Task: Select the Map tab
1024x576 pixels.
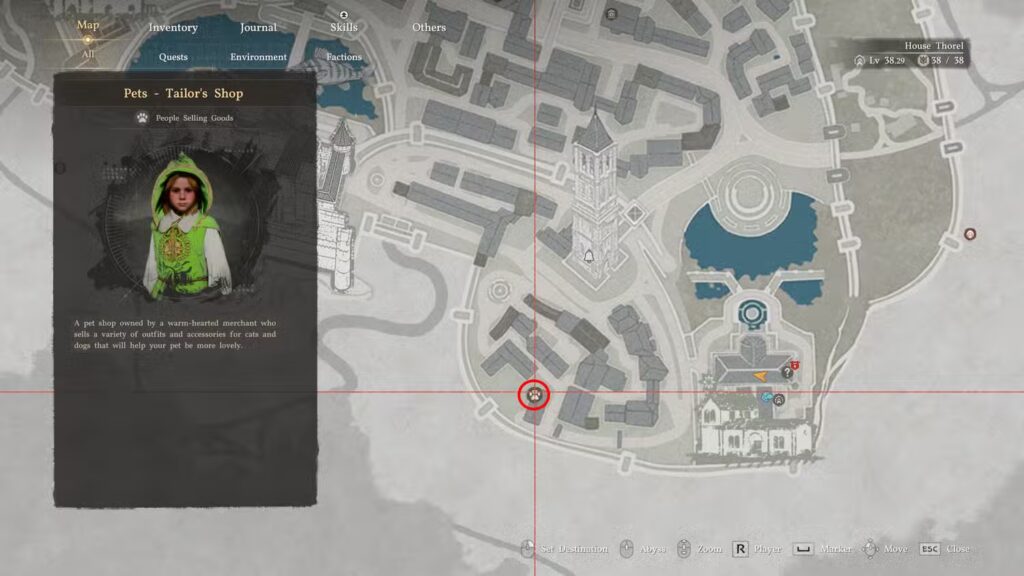Action: tap(88, 25)
